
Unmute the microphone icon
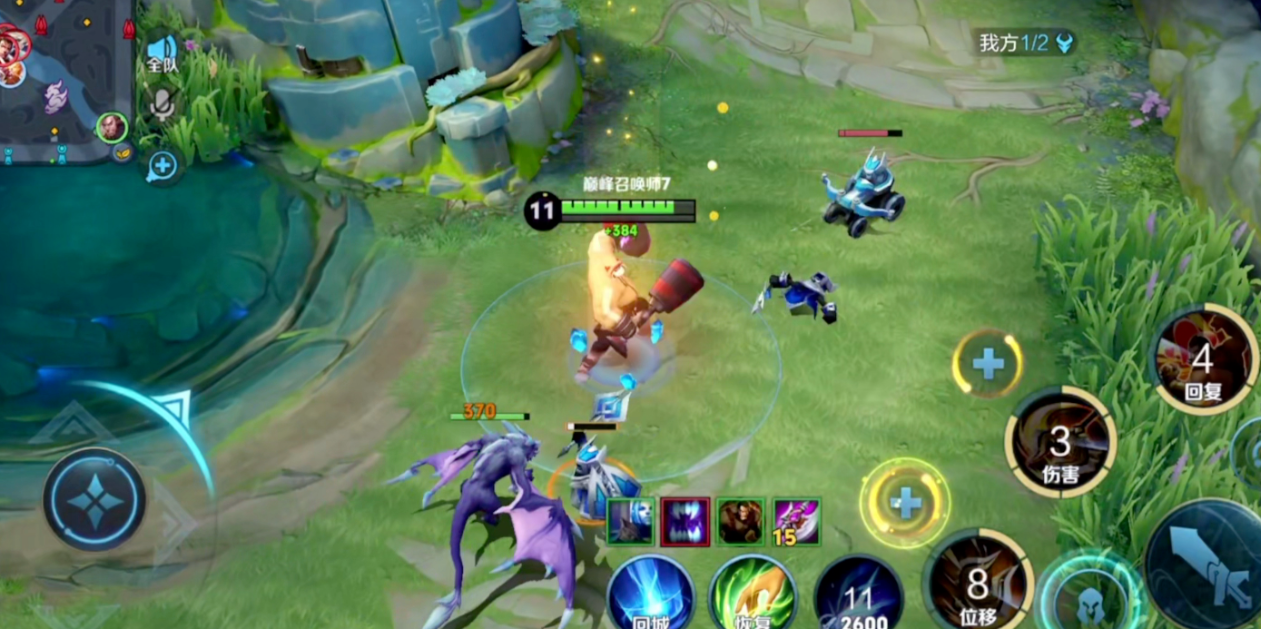(x=162, y=104)
